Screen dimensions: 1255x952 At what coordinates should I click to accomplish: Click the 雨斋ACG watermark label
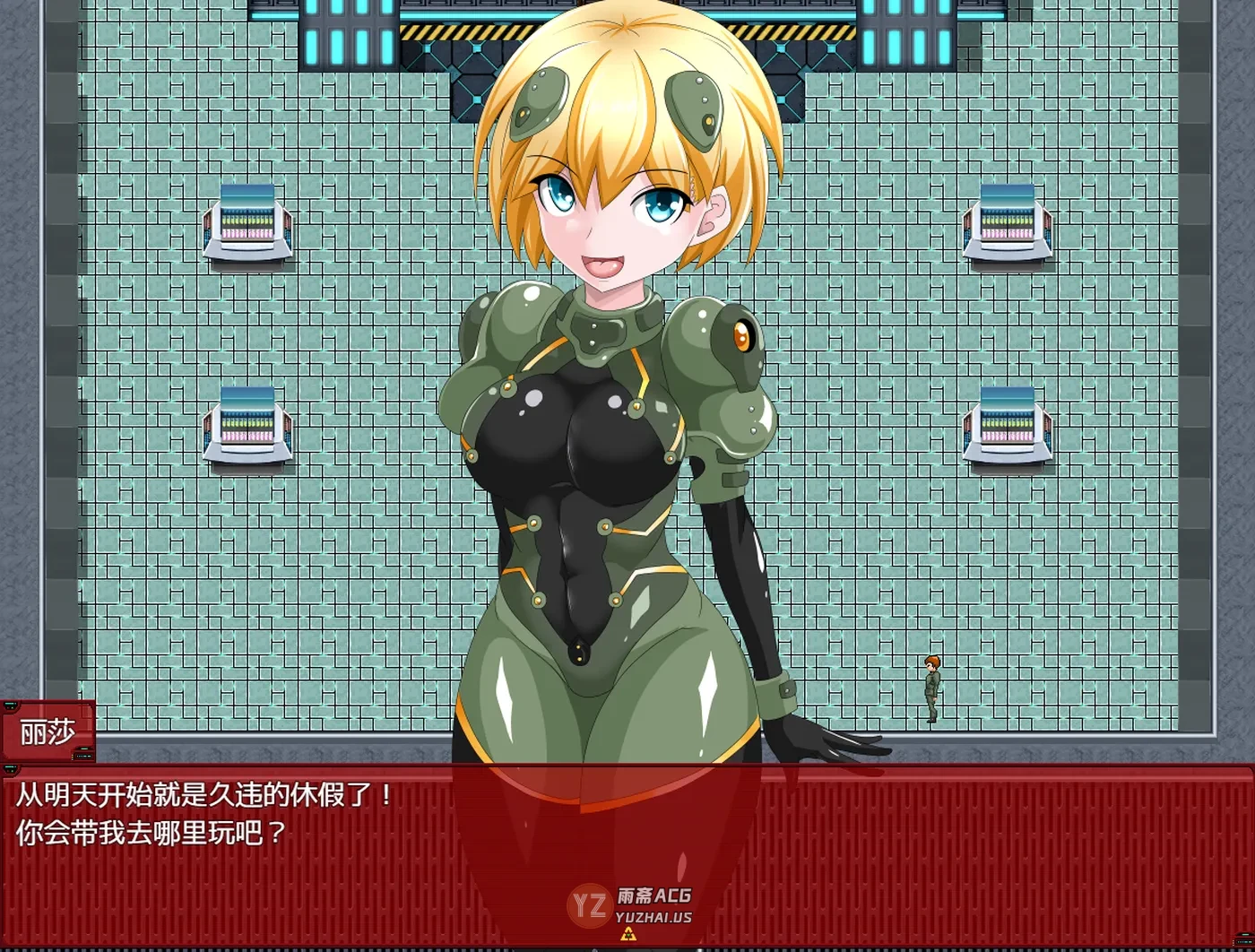click(654, 894)
